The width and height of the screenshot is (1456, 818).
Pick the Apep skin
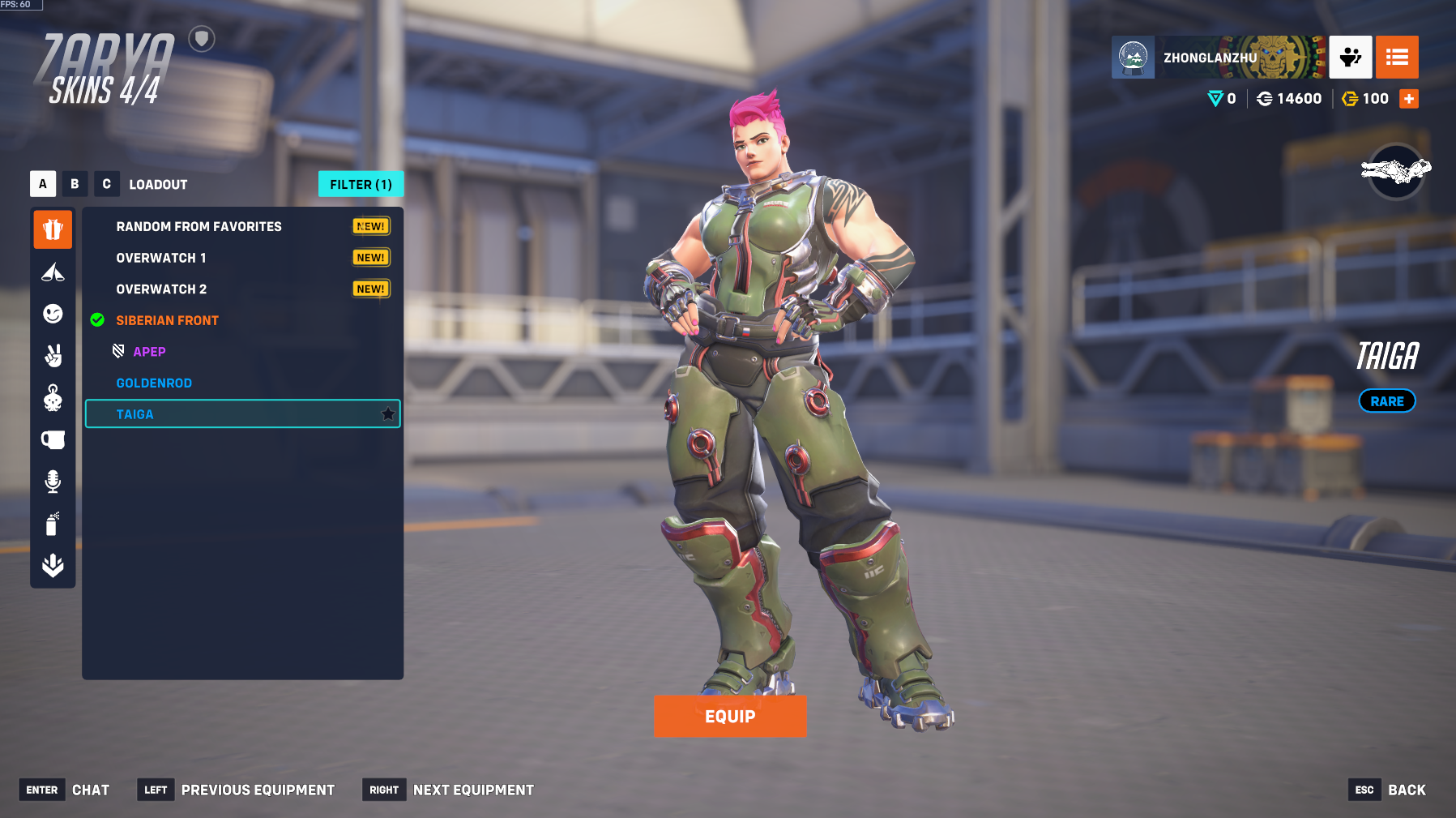(x=149, y=352)
